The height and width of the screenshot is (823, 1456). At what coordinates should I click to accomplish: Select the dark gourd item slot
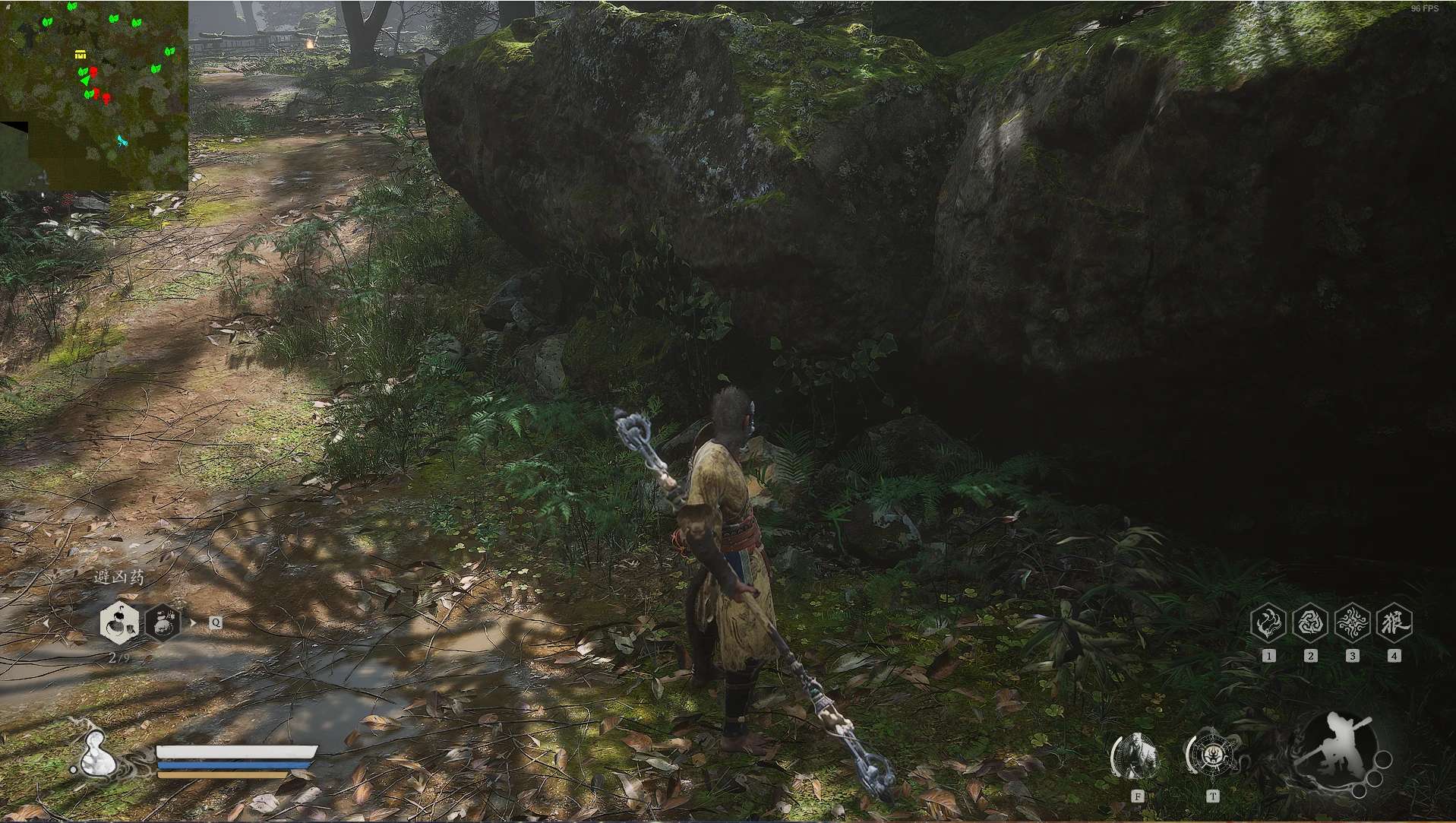[163, 622]
